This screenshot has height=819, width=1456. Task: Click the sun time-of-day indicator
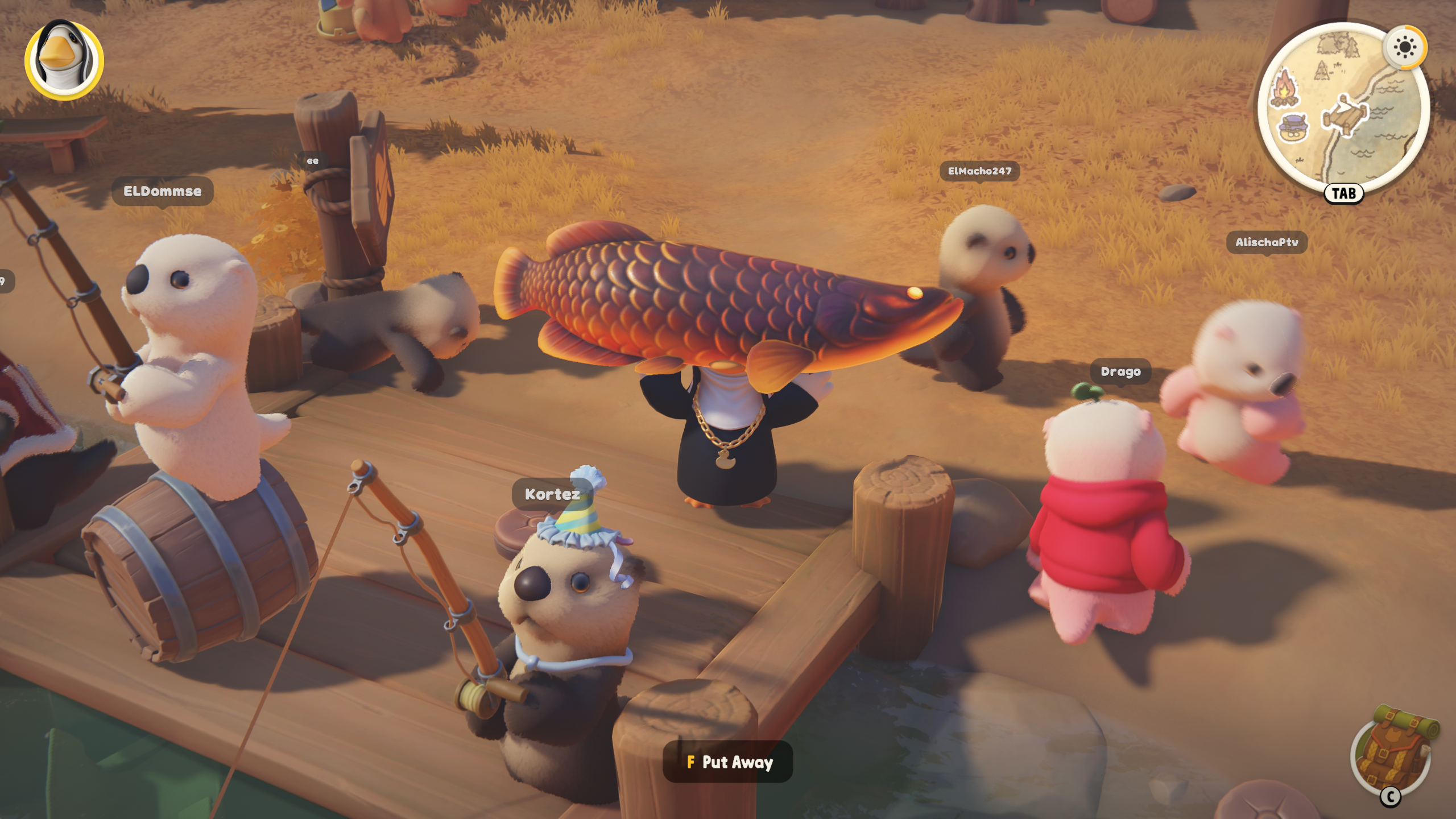(1404, 47)
